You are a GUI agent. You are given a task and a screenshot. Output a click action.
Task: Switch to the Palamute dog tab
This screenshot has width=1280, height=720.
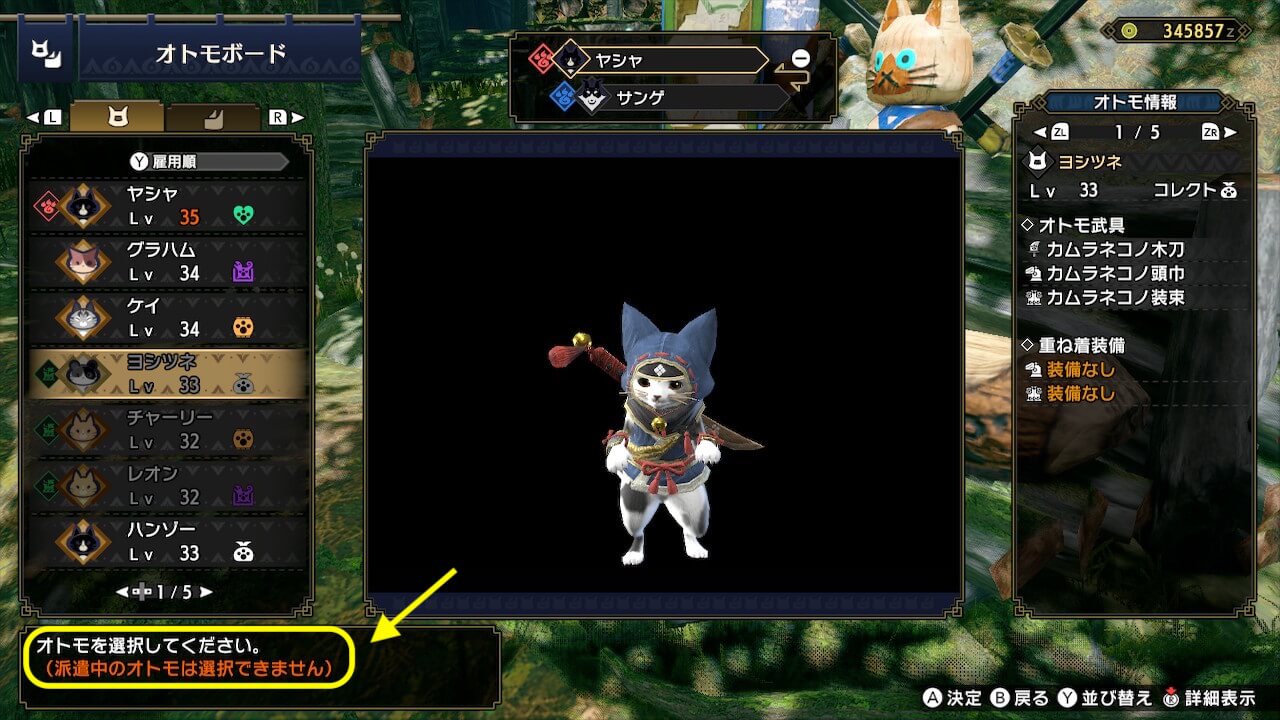(212, 117)
